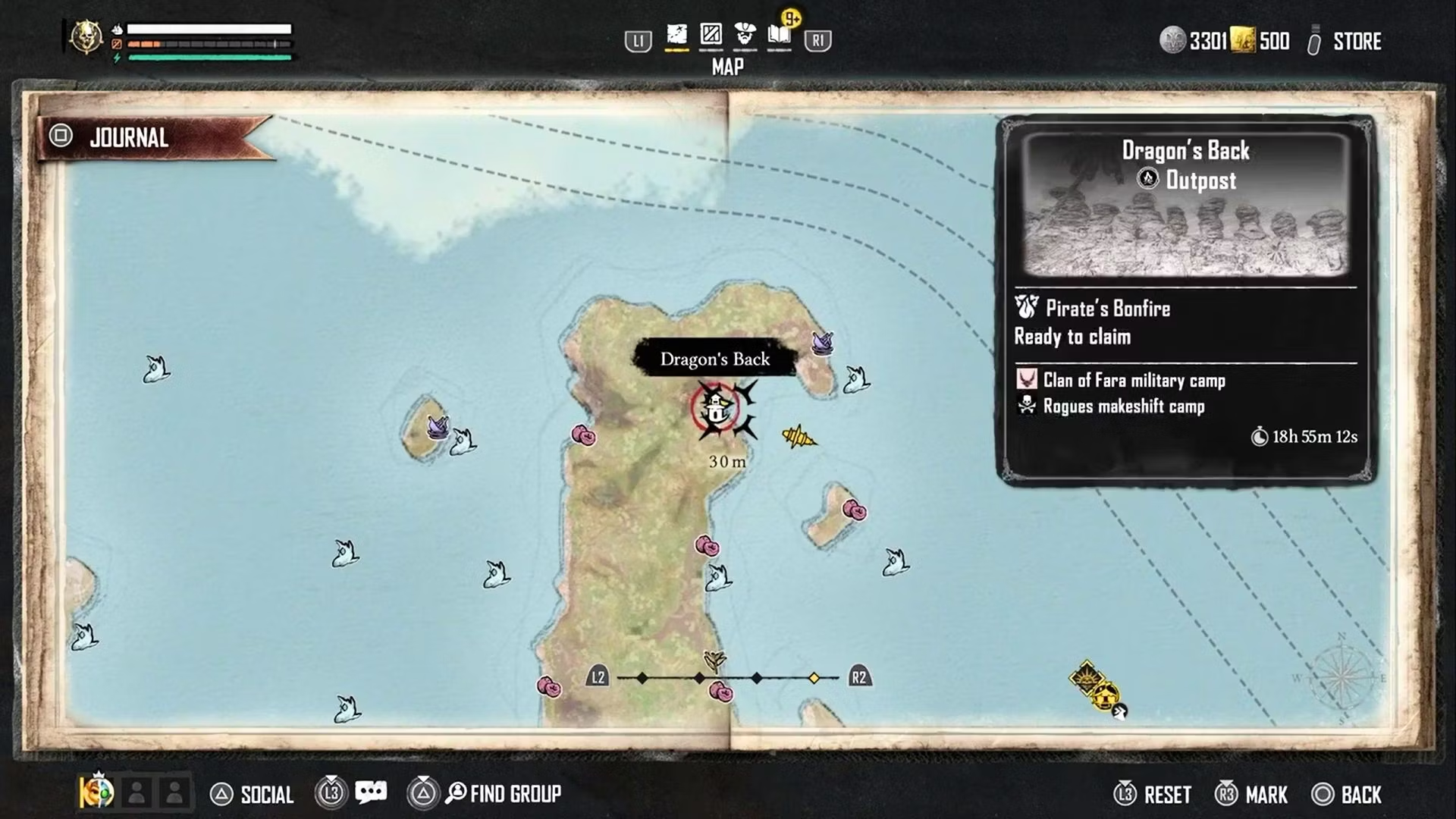The width and height of the screenshot is (1456, 819).
Task: Open the book tab with 9+ badge
Action: (780, 36)
